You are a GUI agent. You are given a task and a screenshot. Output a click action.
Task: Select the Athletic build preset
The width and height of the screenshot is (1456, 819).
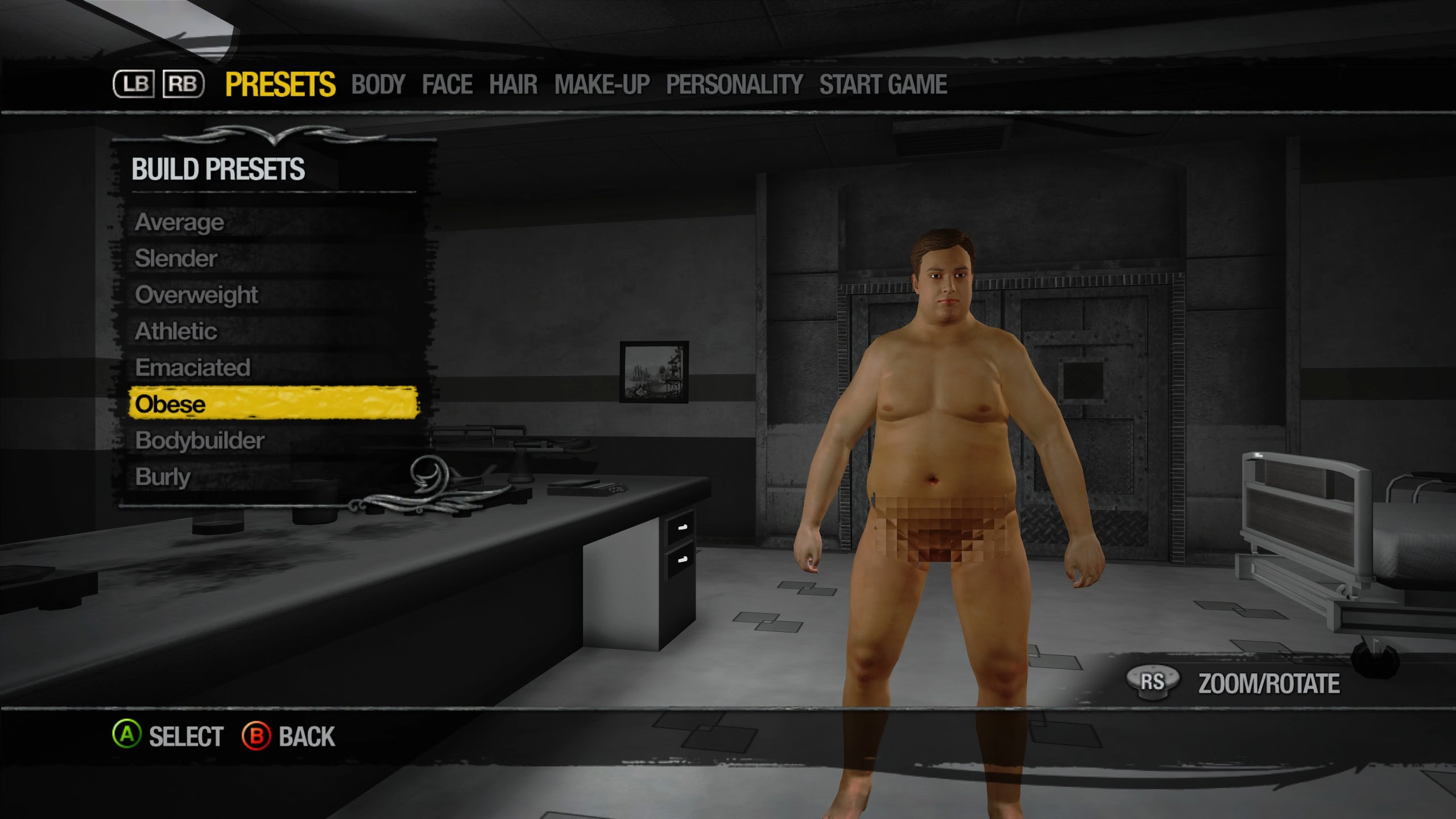point(176,332)
